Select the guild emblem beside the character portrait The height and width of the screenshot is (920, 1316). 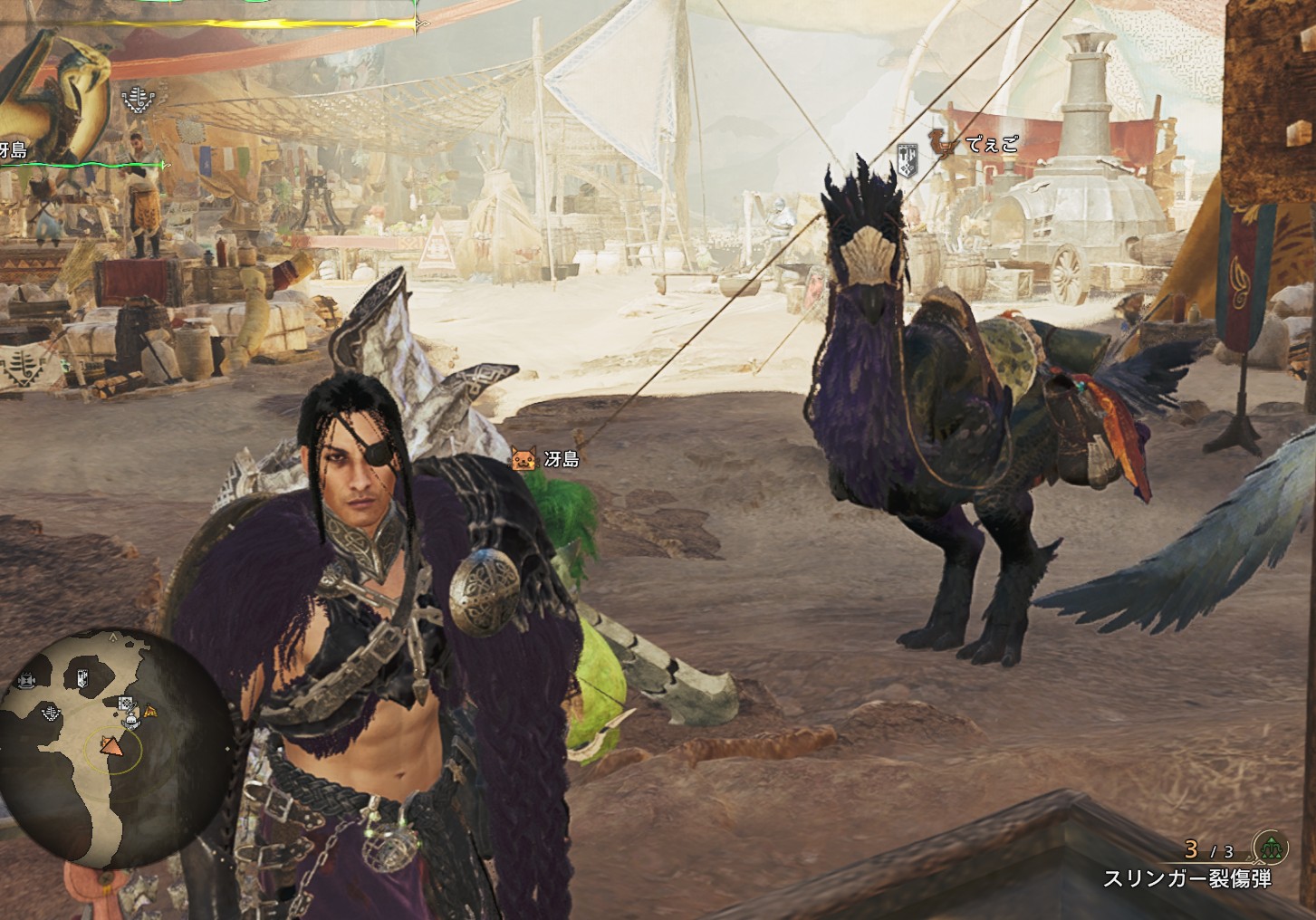click(138, 100)
